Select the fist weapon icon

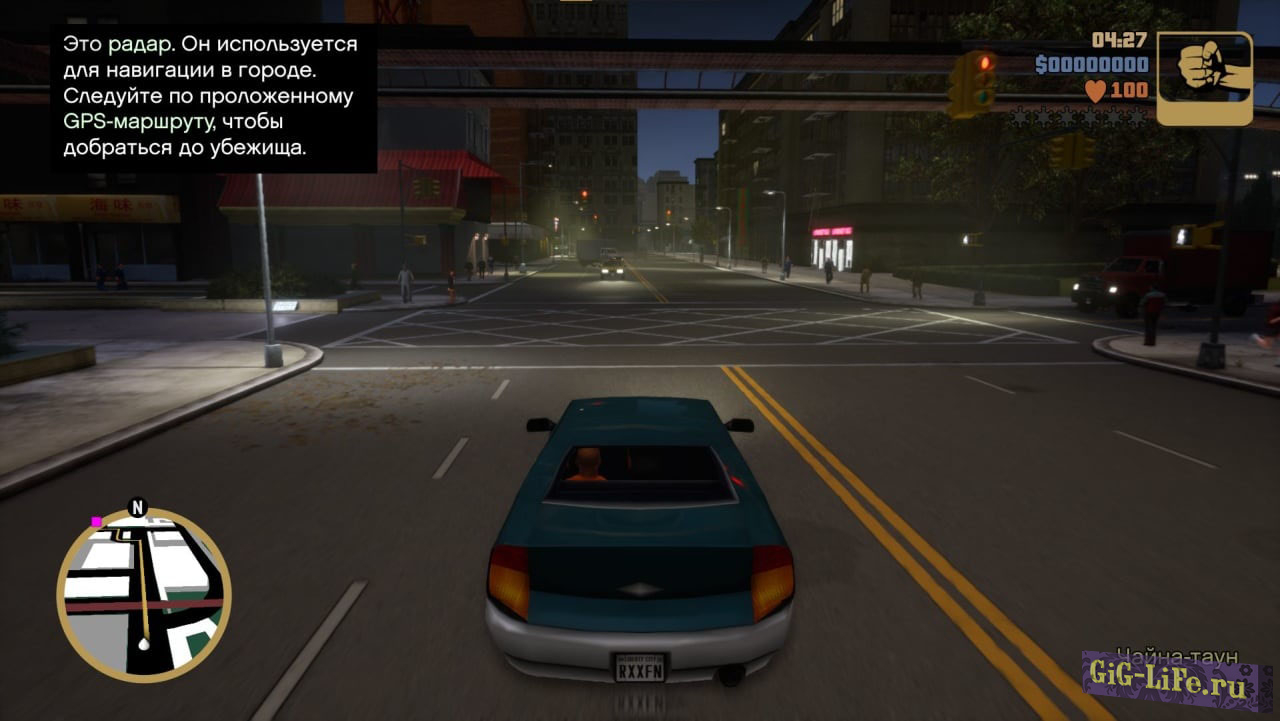pyautogui.click(x=1204, y=77)
